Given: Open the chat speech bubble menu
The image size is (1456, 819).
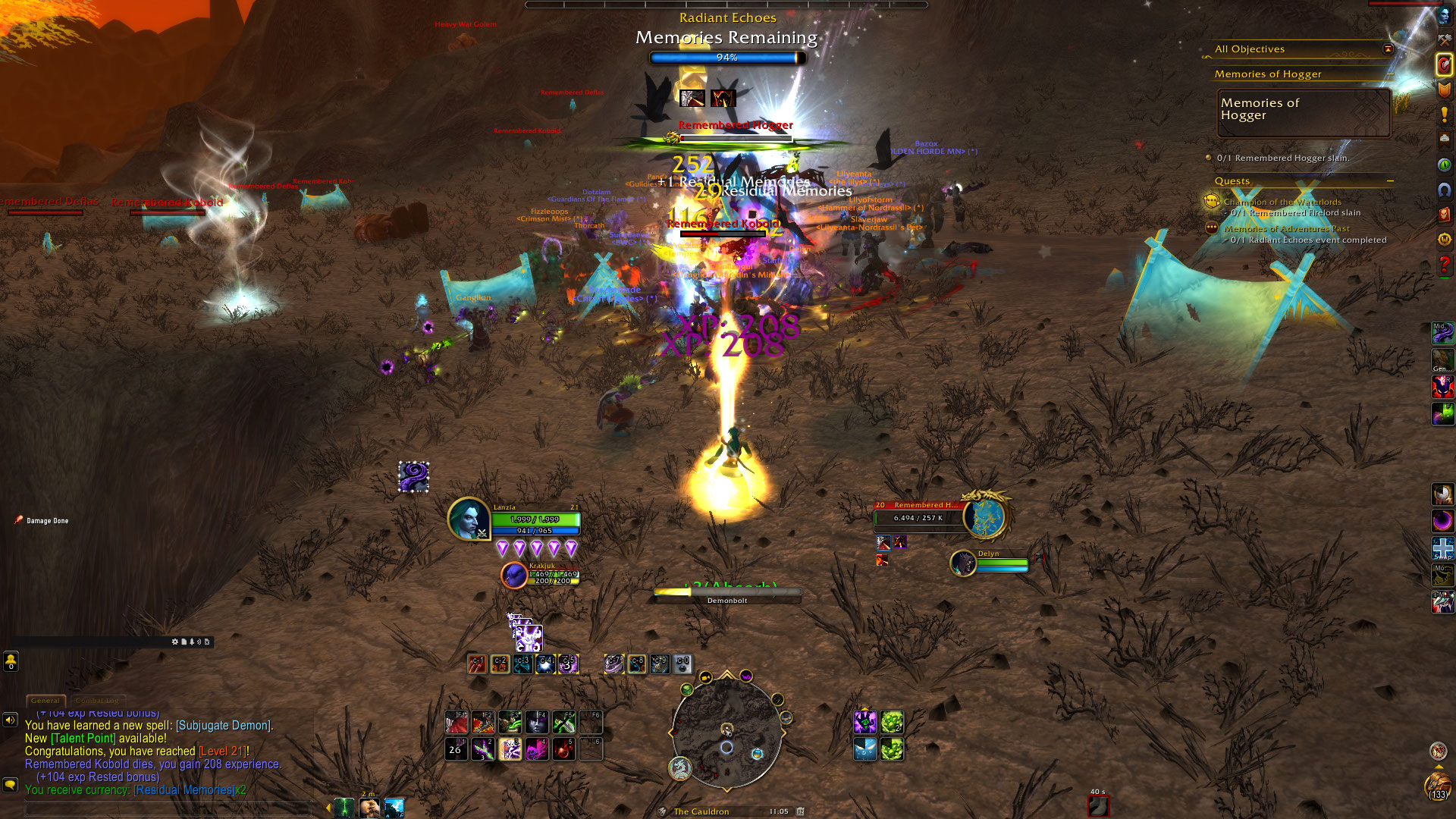Looking at the screenshot, I should point(10,784).
